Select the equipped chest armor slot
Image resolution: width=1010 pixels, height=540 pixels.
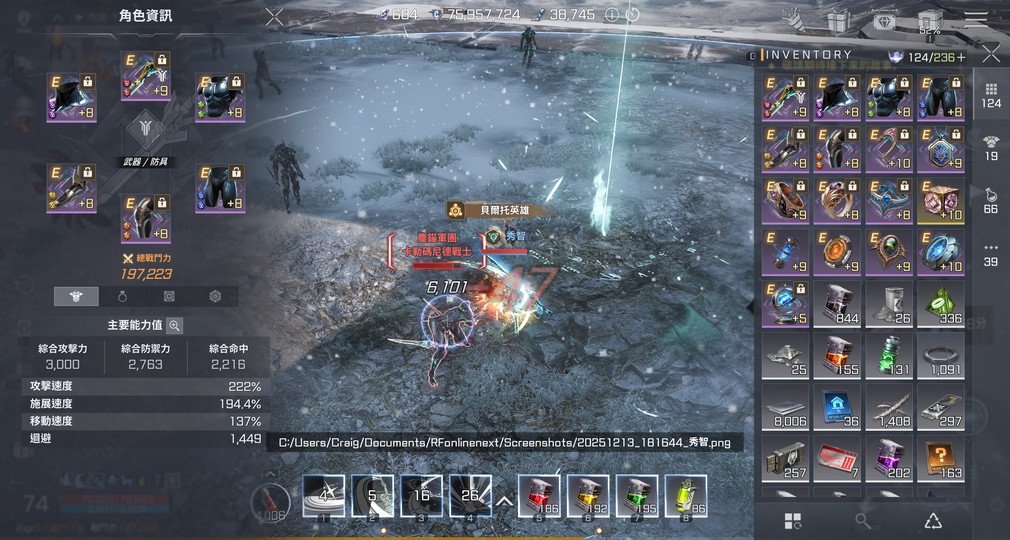[220, 97]
